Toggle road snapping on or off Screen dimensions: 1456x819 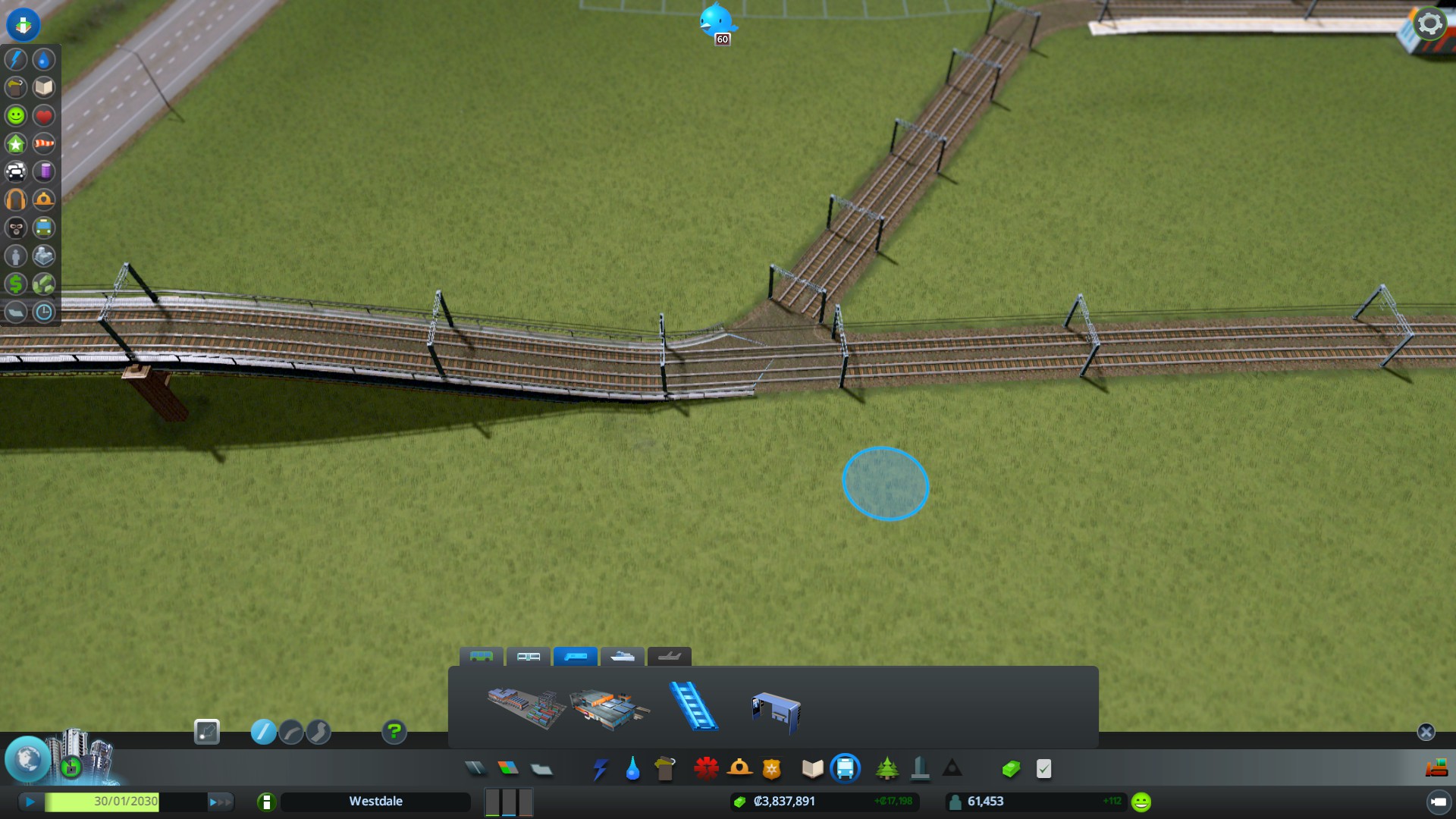tap(208, 732)
